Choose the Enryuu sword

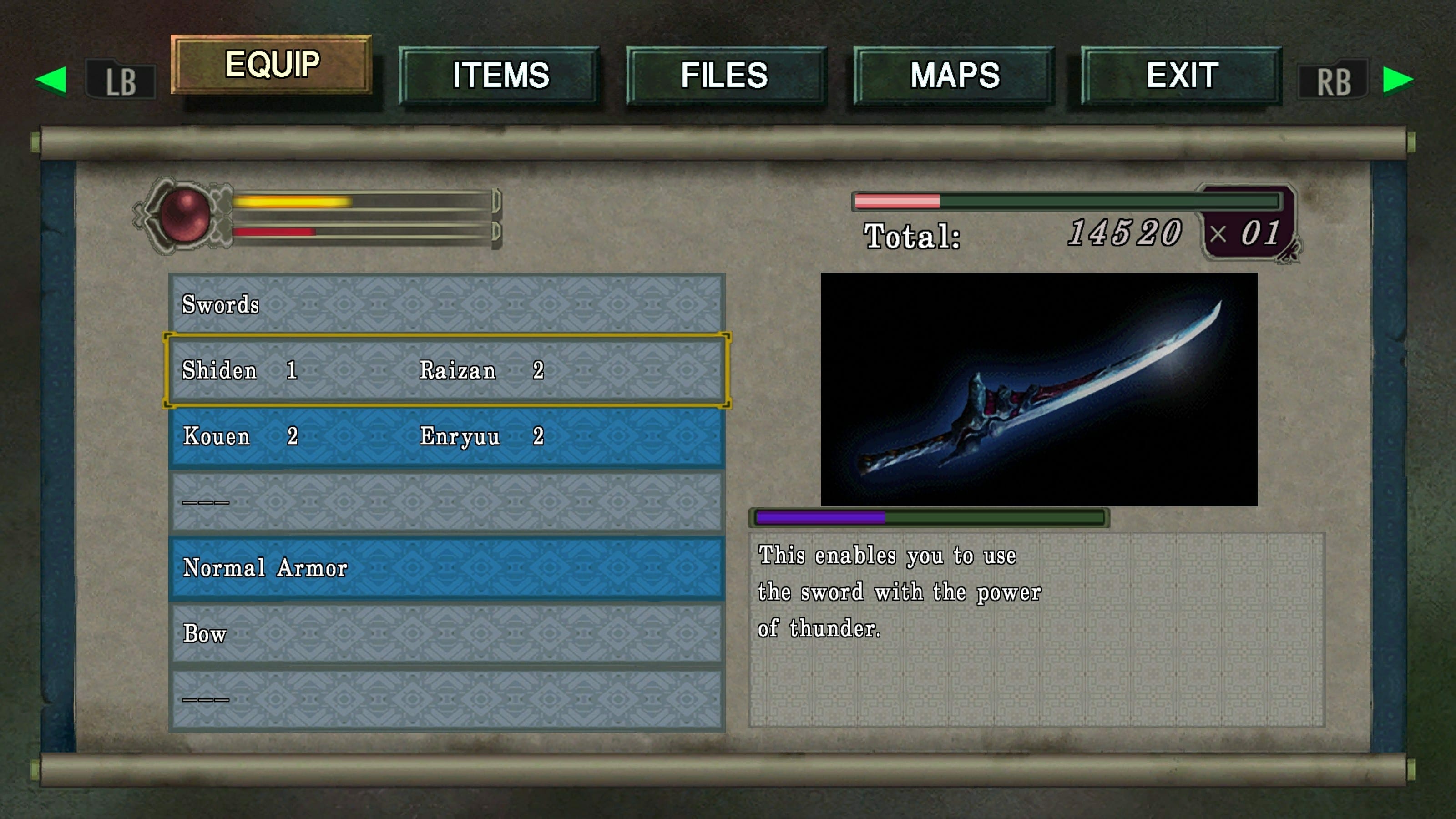click(481, 436)
